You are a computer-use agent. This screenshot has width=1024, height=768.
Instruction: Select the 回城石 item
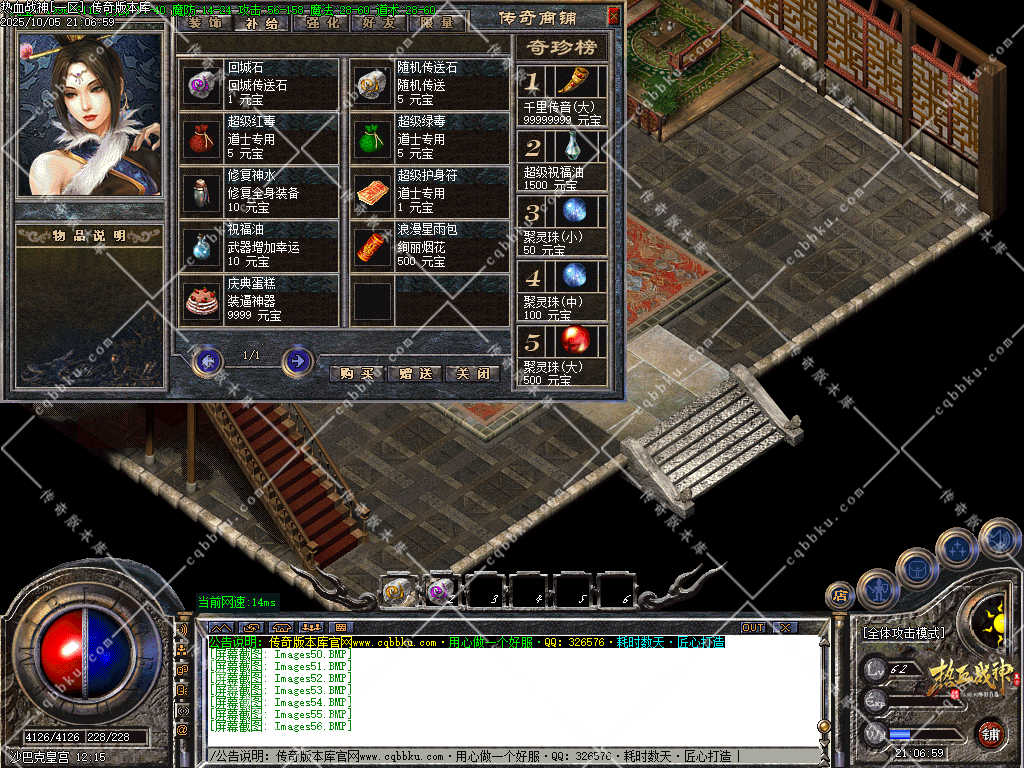203,85
